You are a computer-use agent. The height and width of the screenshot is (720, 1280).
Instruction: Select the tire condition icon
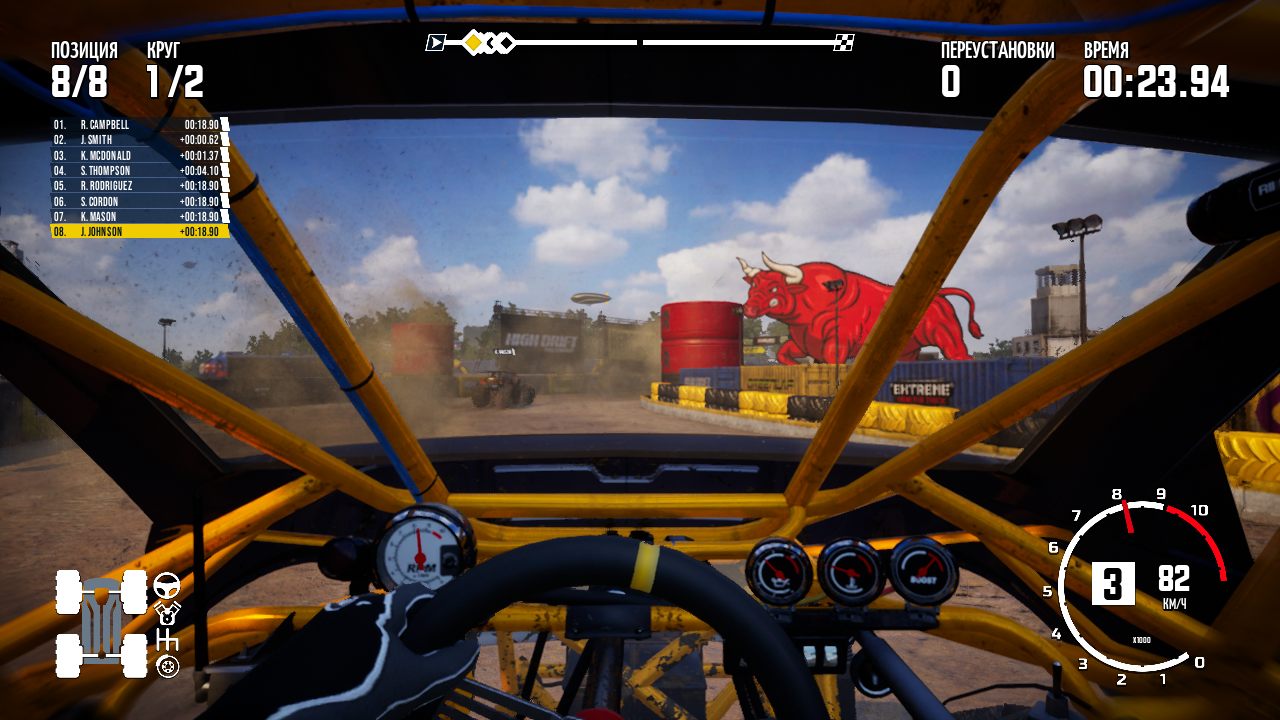click(168, 667)
